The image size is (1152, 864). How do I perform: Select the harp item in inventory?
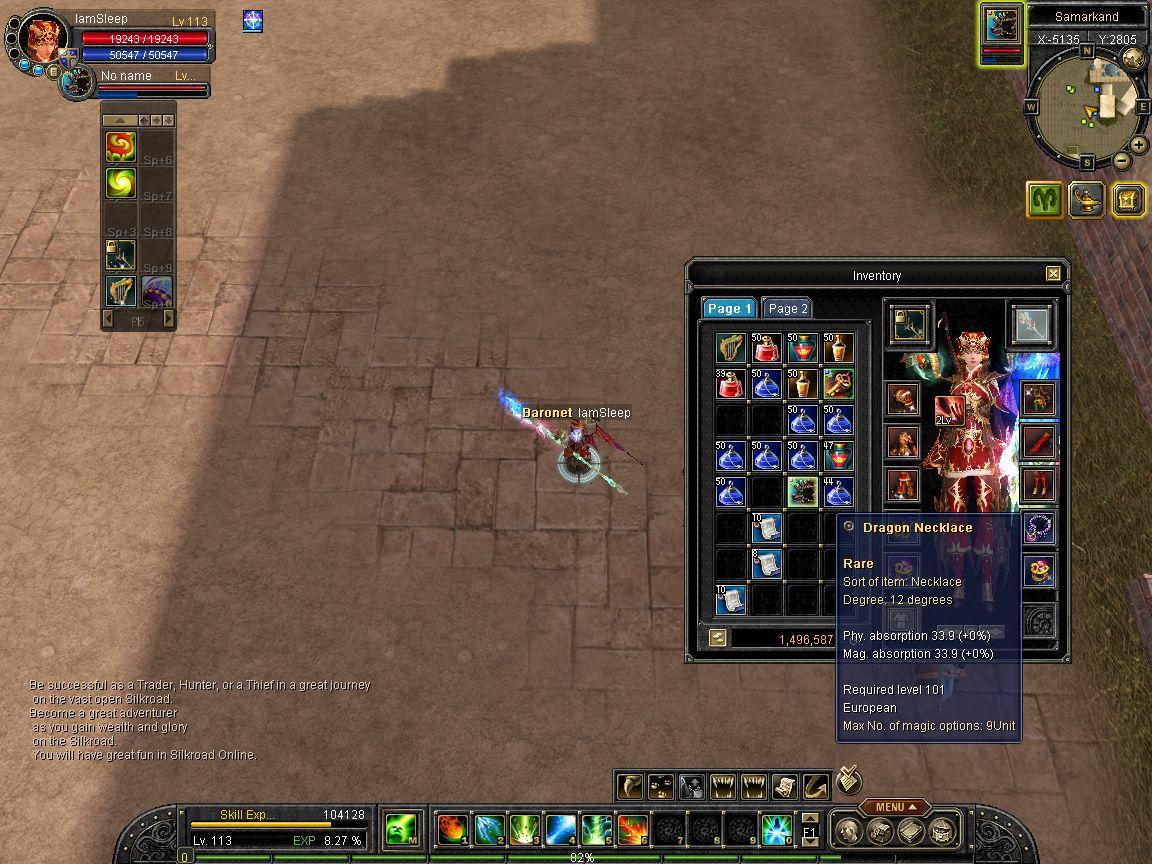pyautogui.click(x=731, y=349)
